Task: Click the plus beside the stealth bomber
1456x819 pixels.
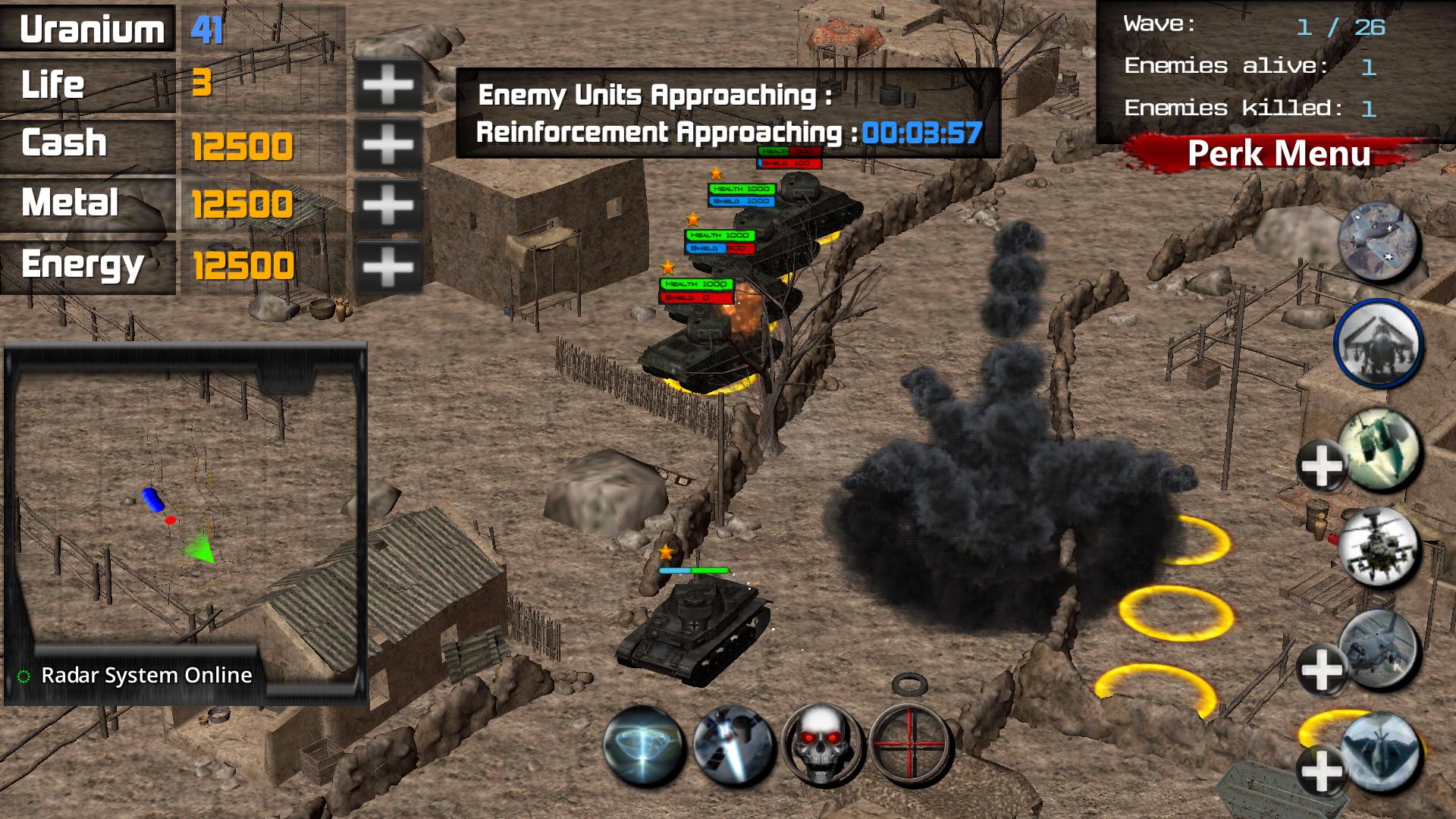Action: [x=1321, y=771]
